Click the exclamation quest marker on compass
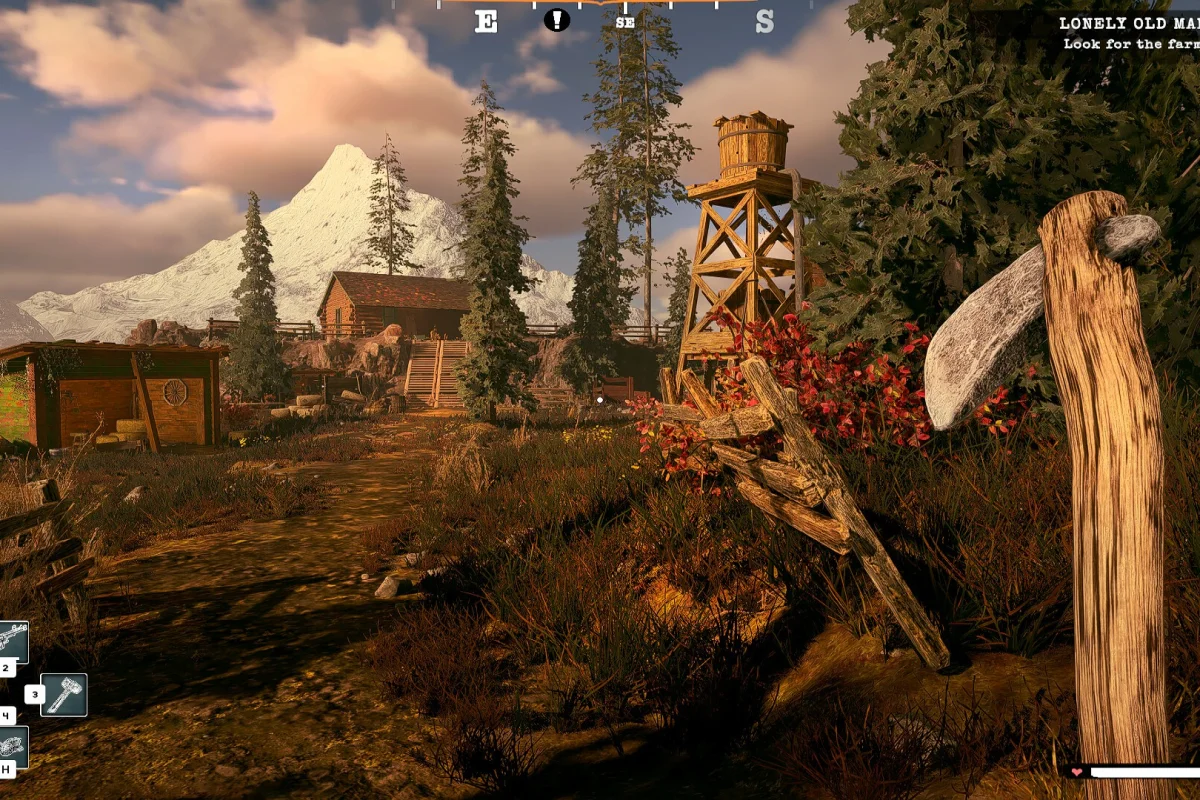Image resolution: width=1200 pixels, height=800 pixels. 557,19
